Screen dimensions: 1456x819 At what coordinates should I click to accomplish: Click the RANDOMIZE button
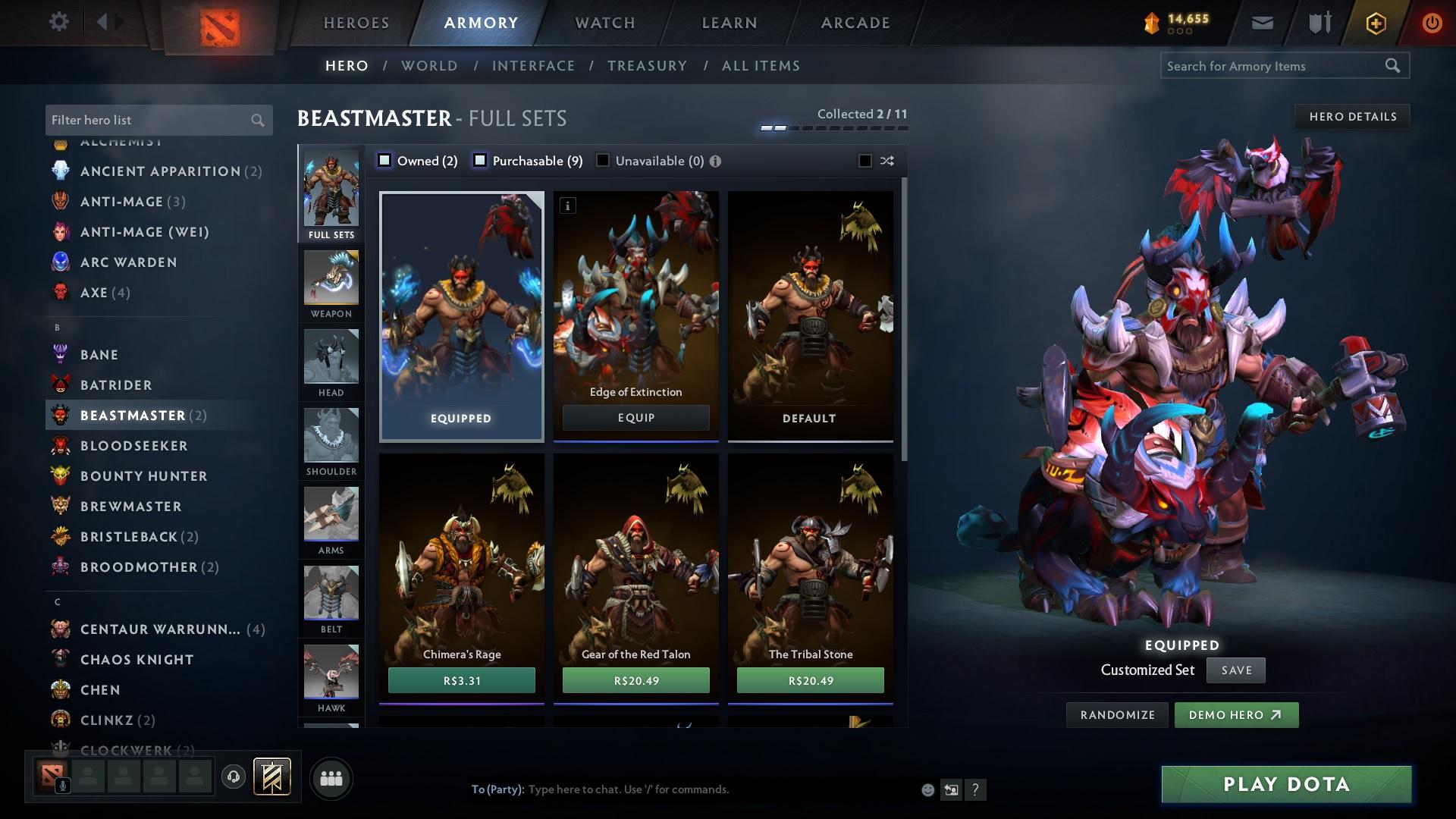tap(1117, 714)
